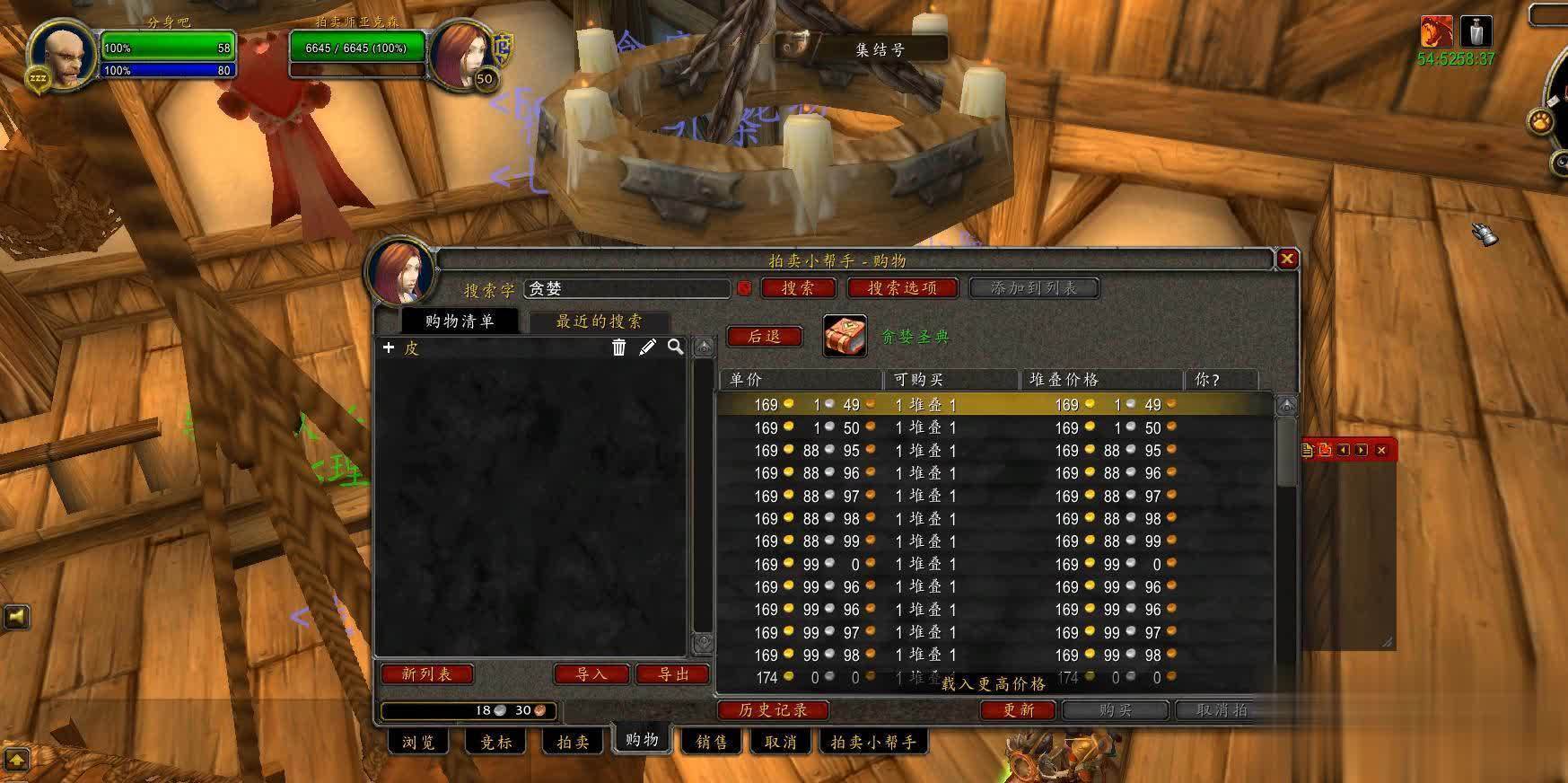The width and height of the screenshot is (1568, 783).
Task: Open 历史记录 price history
Action: [x=773, y=710]
